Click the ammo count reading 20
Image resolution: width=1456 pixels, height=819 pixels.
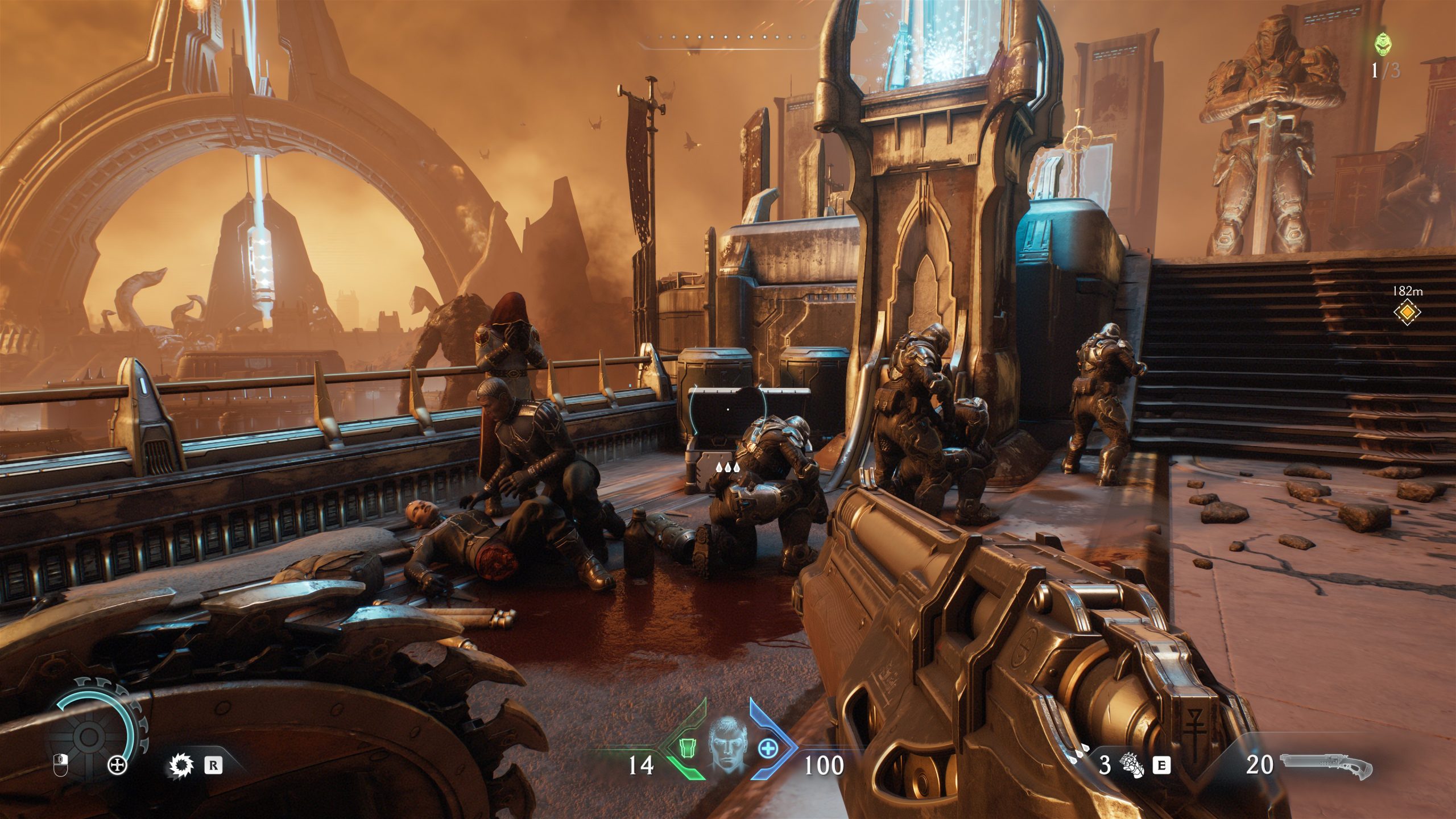1259,766
